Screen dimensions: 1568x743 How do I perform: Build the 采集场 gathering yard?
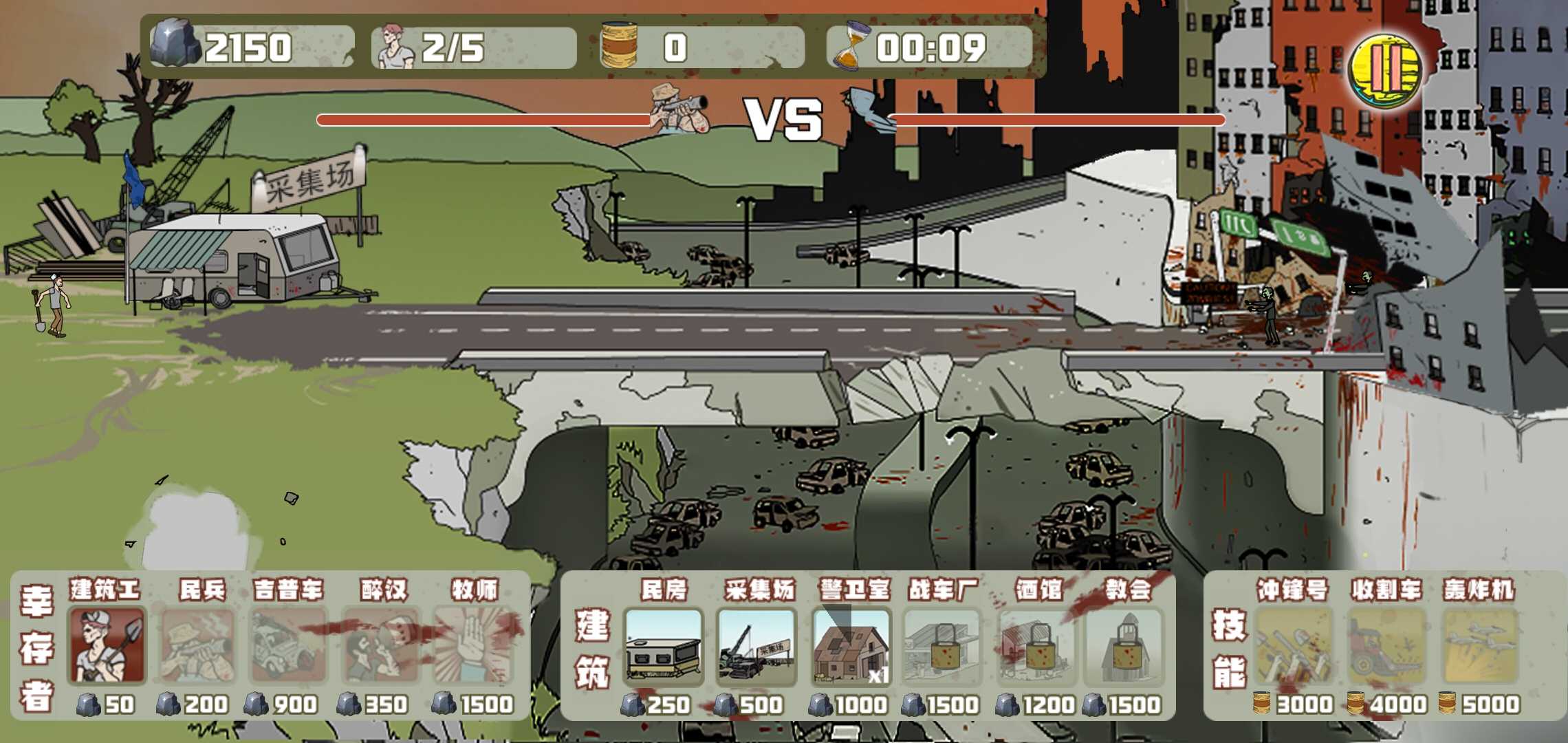click(756, 647)
